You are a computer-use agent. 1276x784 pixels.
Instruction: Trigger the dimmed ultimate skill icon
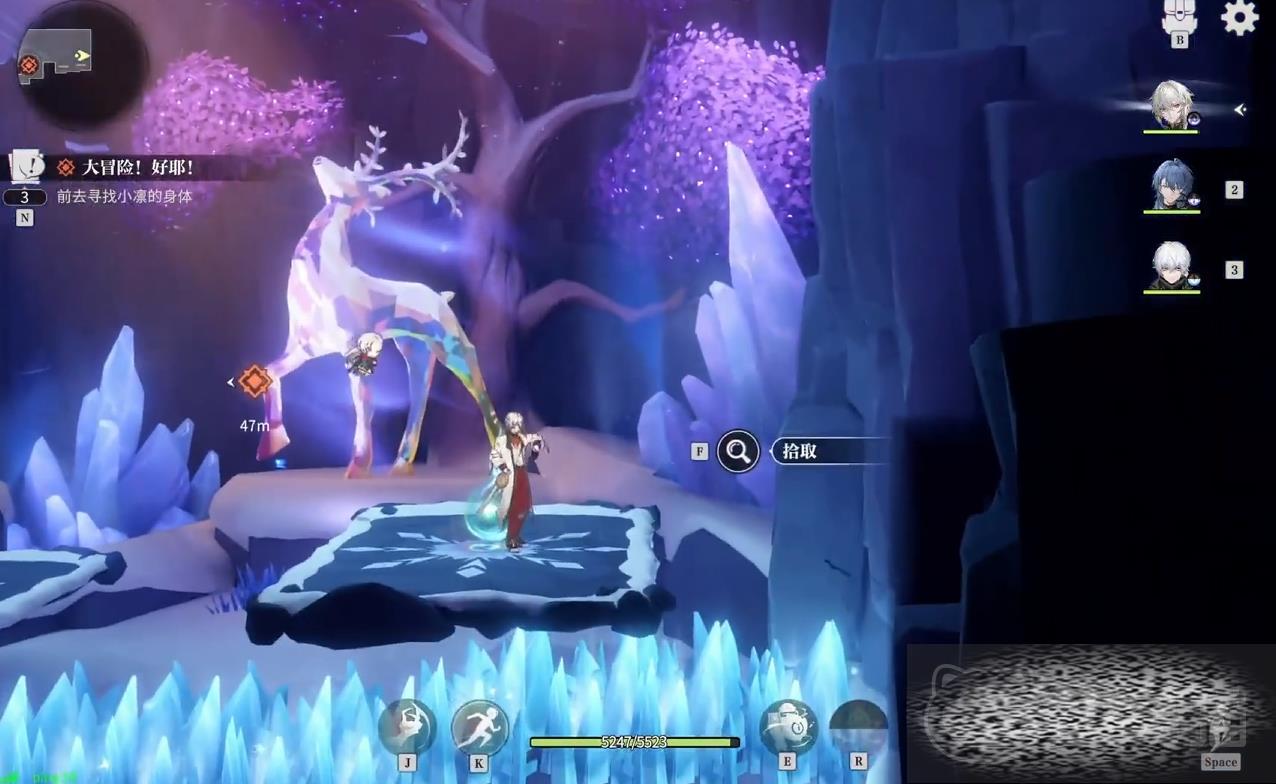point(858,727)
